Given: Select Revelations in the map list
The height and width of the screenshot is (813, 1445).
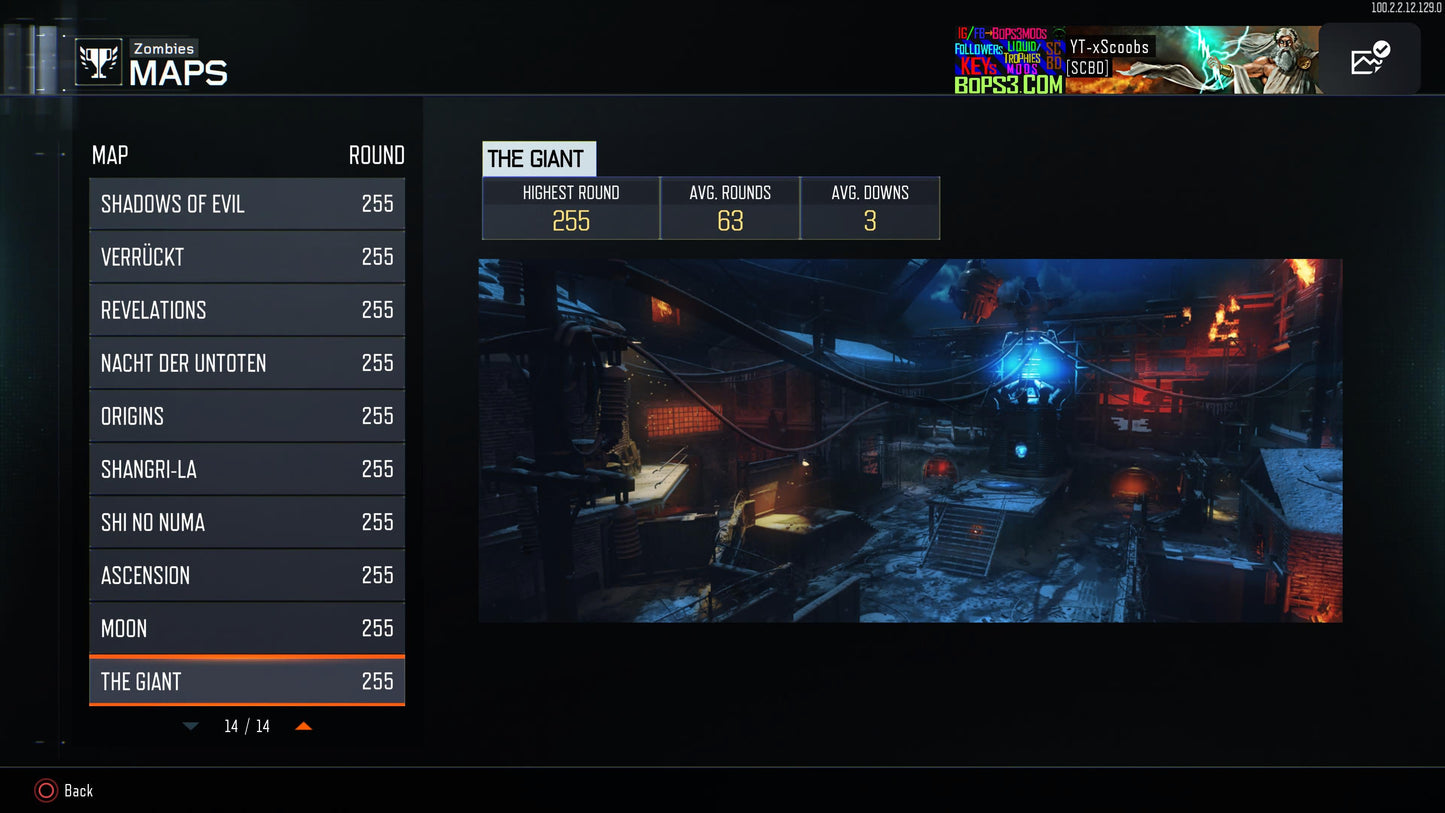Looking at the screenshot, I should click(247, 310).
